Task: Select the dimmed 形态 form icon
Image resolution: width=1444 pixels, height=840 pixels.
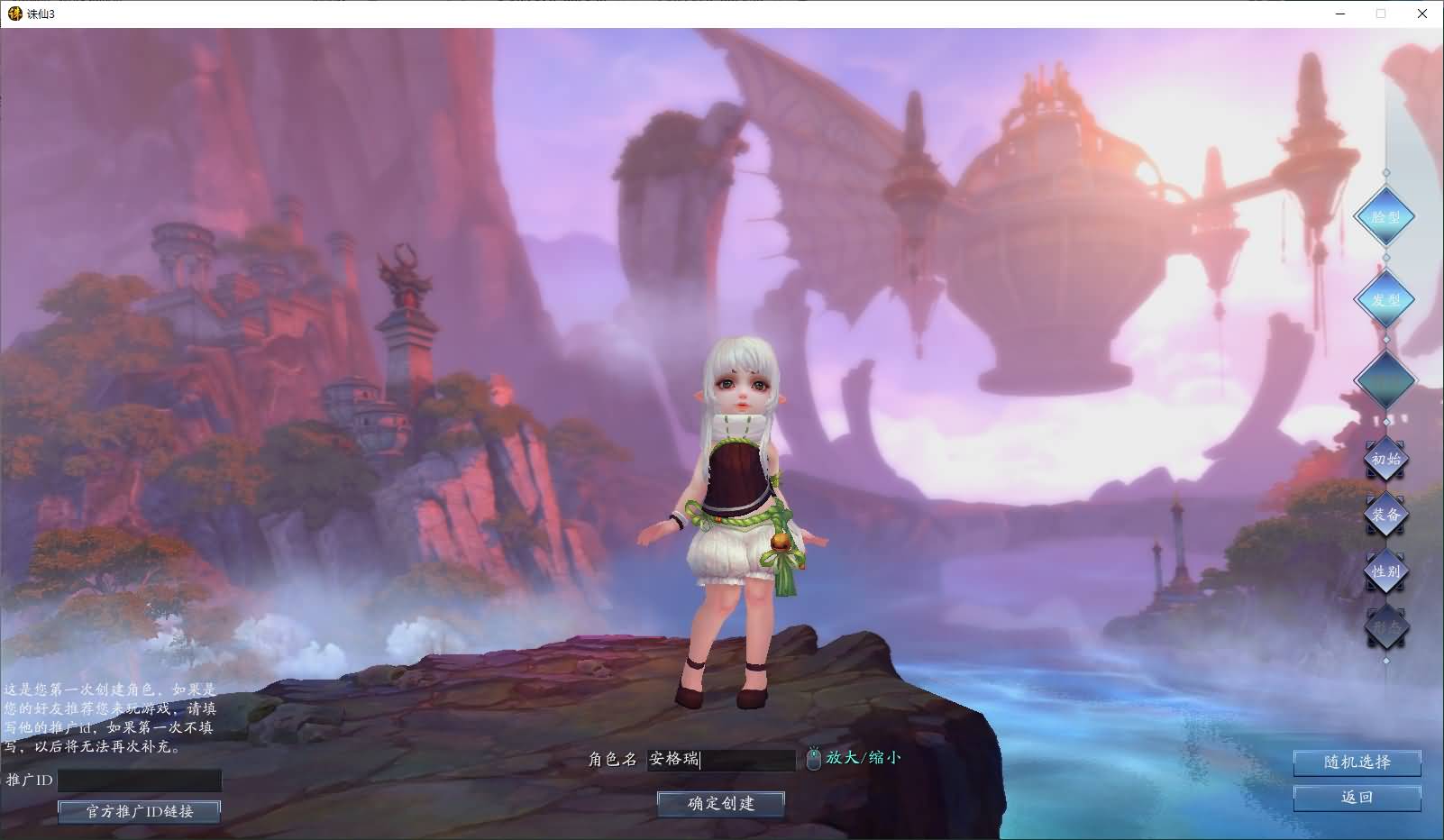Action: click(1385, 628)
